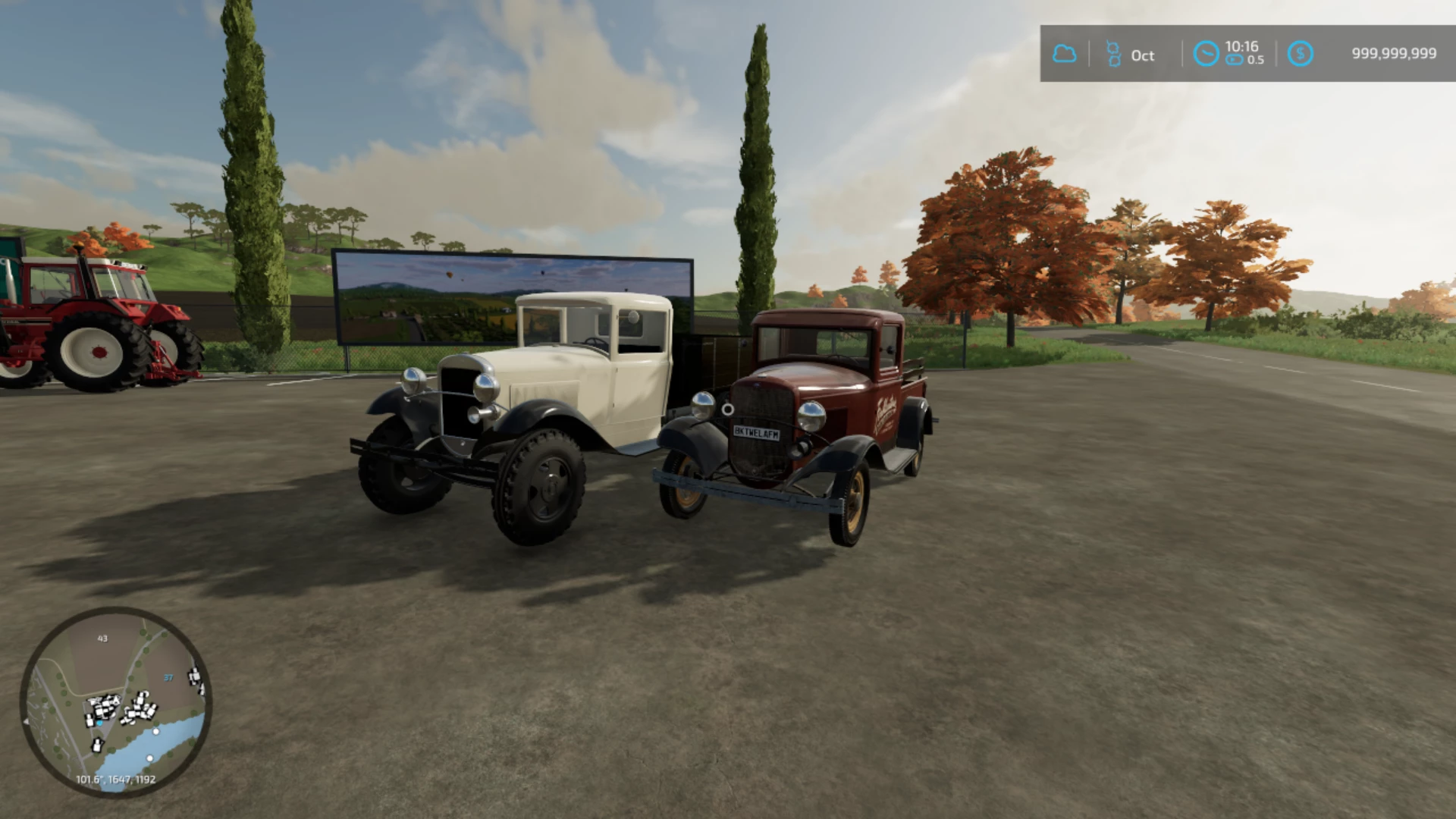Image resolution: width=1456 pixels, height=819 pixels.
Task: Click the in-game time display 10:16
Action: 1241,45
